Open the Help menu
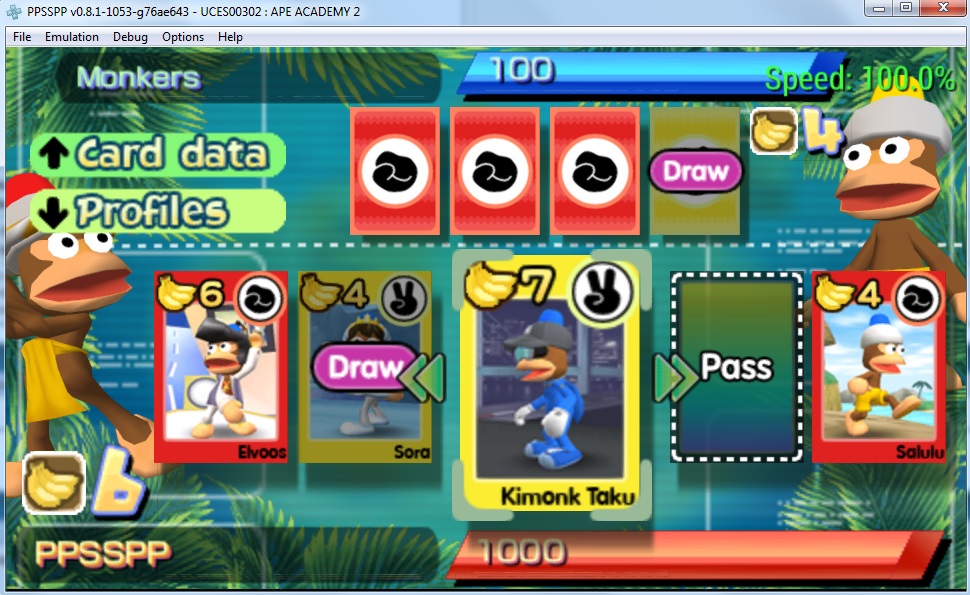The height and width of the screenshot is (595, 970). click(230, 37)
